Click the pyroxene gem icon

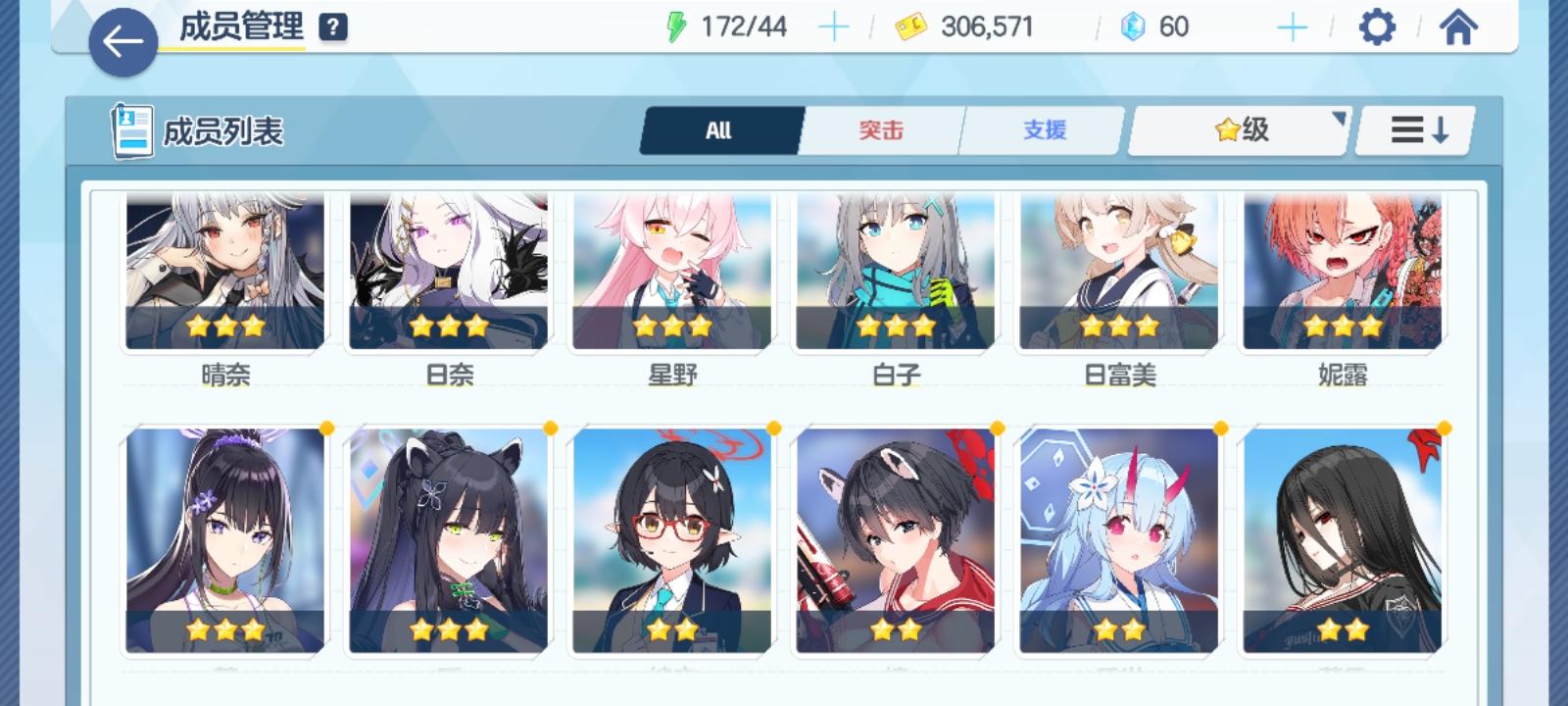coord(1132,27)
